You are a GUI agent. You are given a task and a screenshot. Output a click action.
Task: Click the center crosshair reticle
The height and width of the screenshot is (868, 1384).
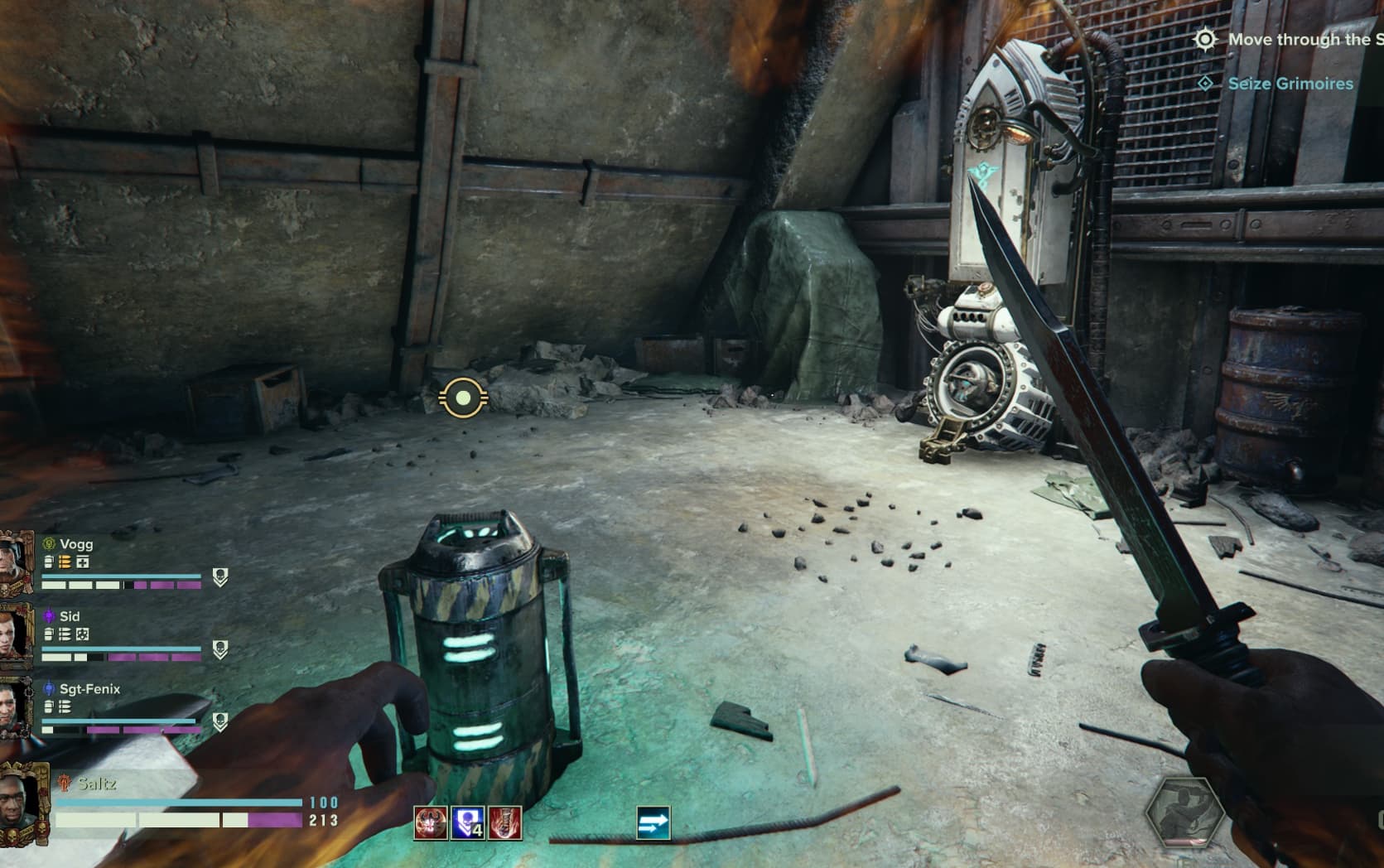(x=463, y=398)
